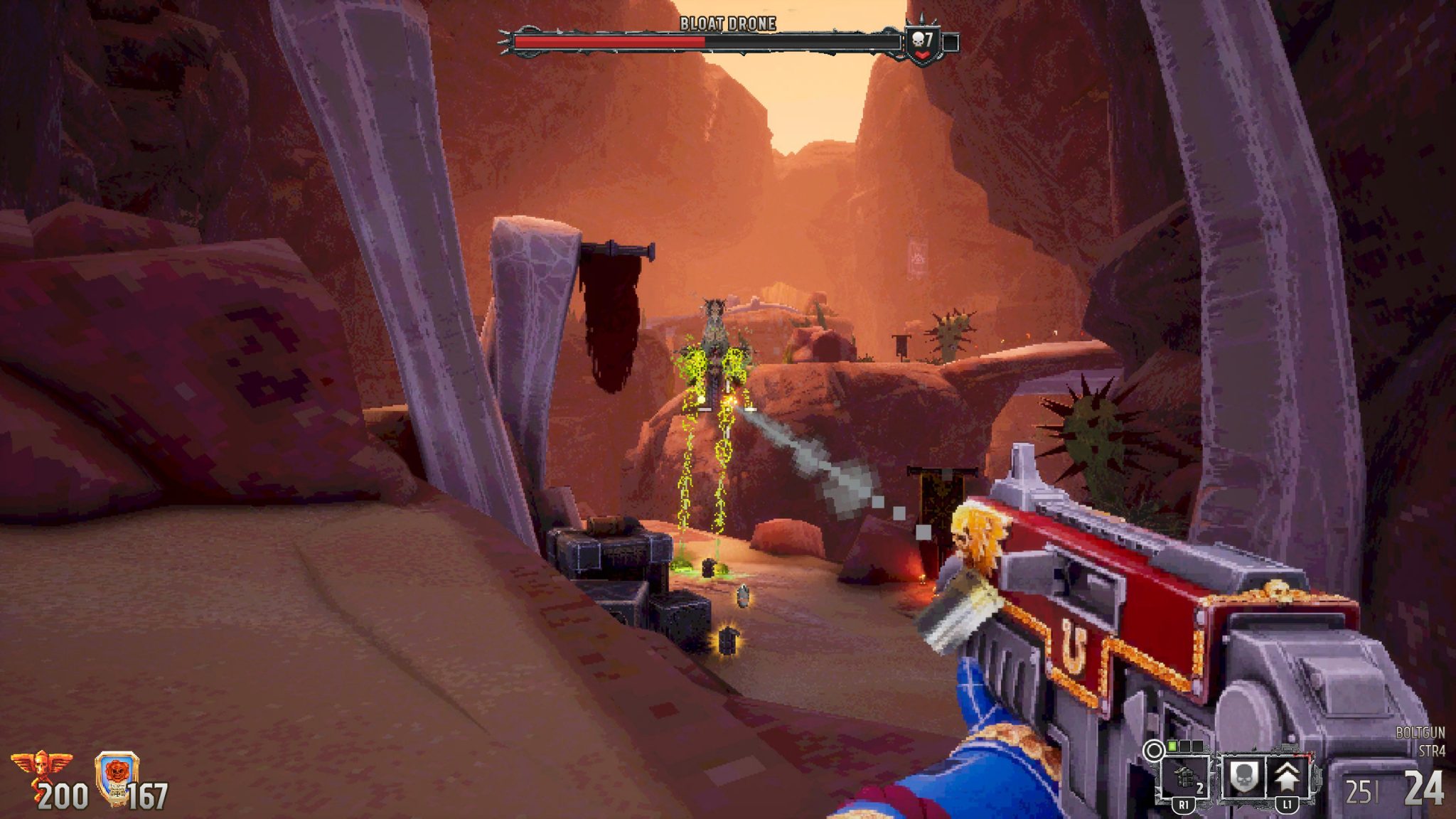The height and width of the screenshot is (819, 1456).
Task: Toggle the R1 grenade slot button prompt
Action: [1184, 805]
